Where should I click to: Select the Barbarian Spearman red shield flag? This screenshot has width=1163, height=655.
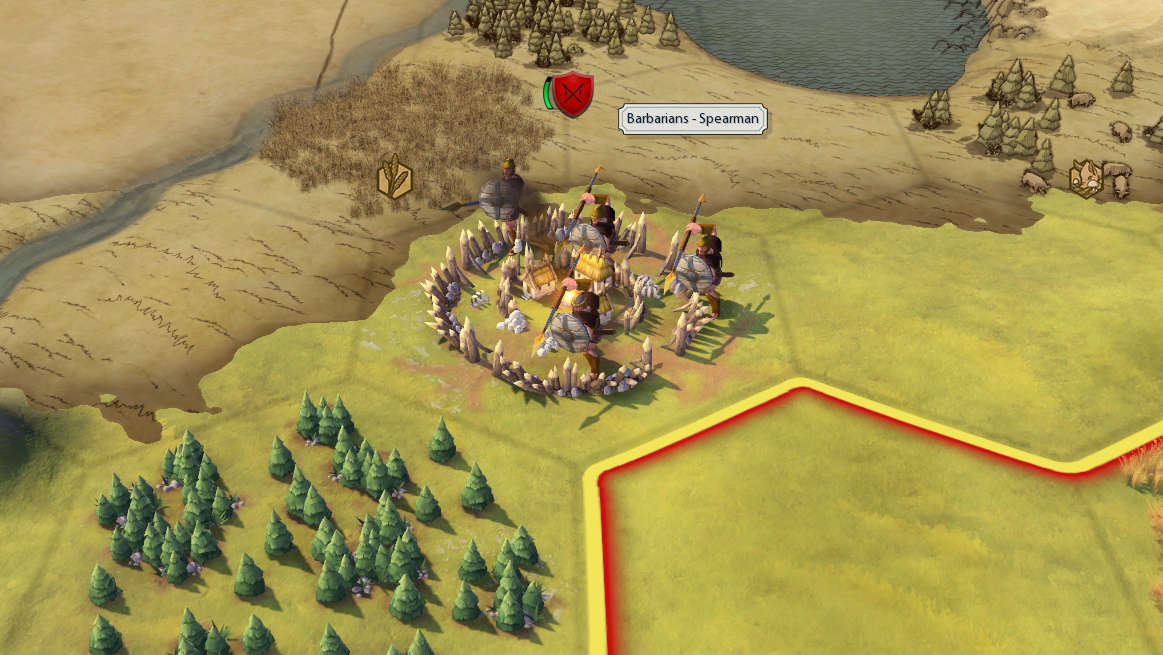(573, 94)
